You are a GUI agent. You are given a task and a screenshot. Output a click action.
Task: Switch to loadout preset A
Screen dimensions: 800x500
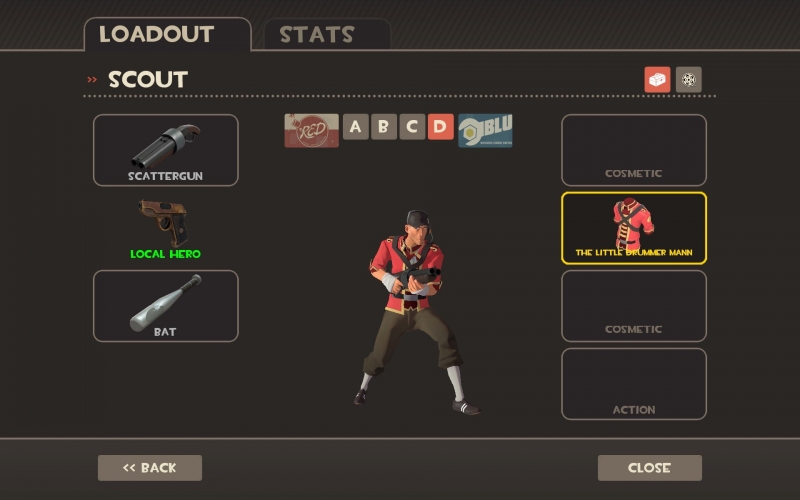coord(356,127)
